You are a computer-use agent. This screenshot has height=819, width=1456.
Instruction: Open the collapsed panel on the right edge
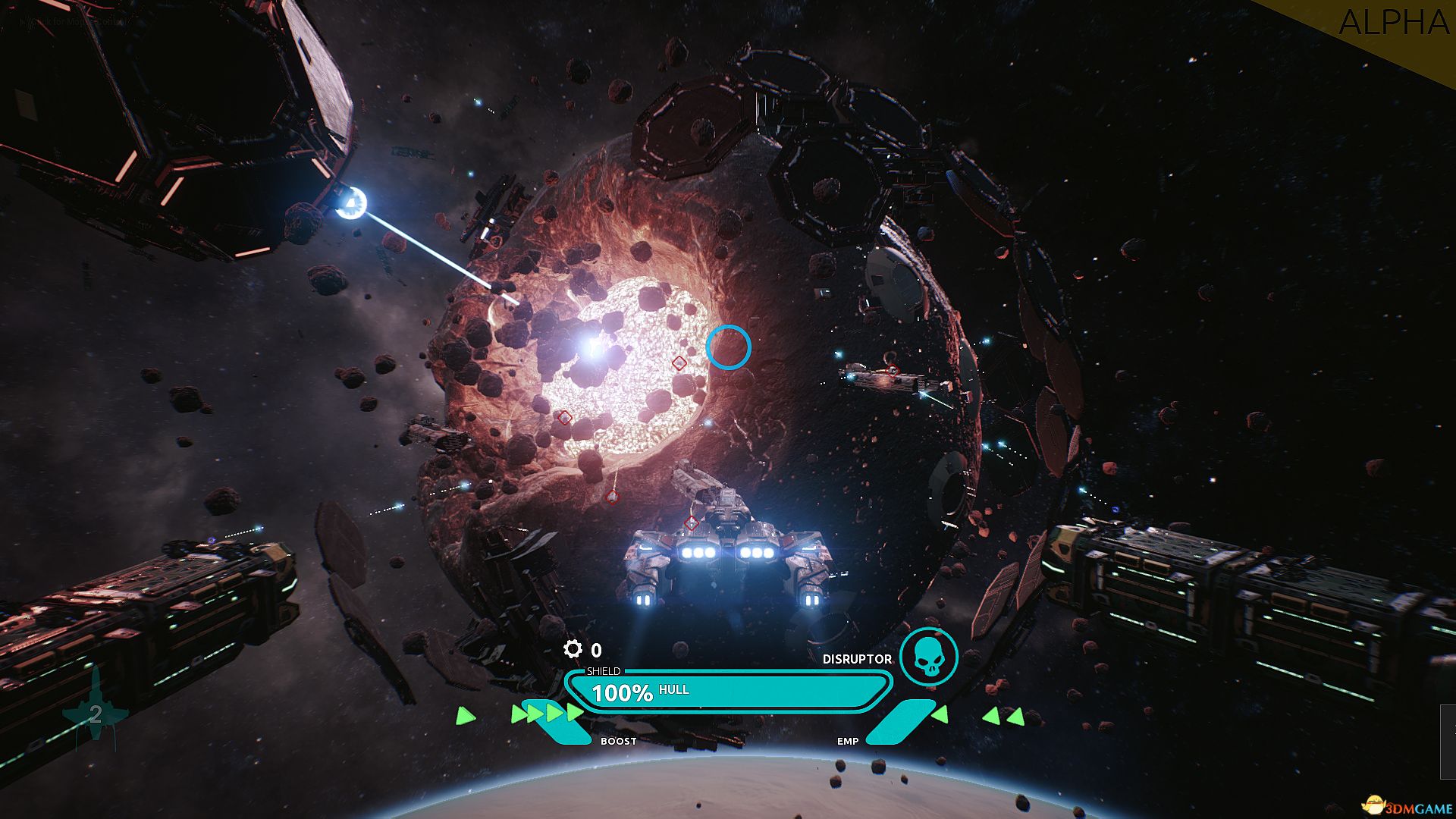pyautogui.click(x=1448, y=741)
